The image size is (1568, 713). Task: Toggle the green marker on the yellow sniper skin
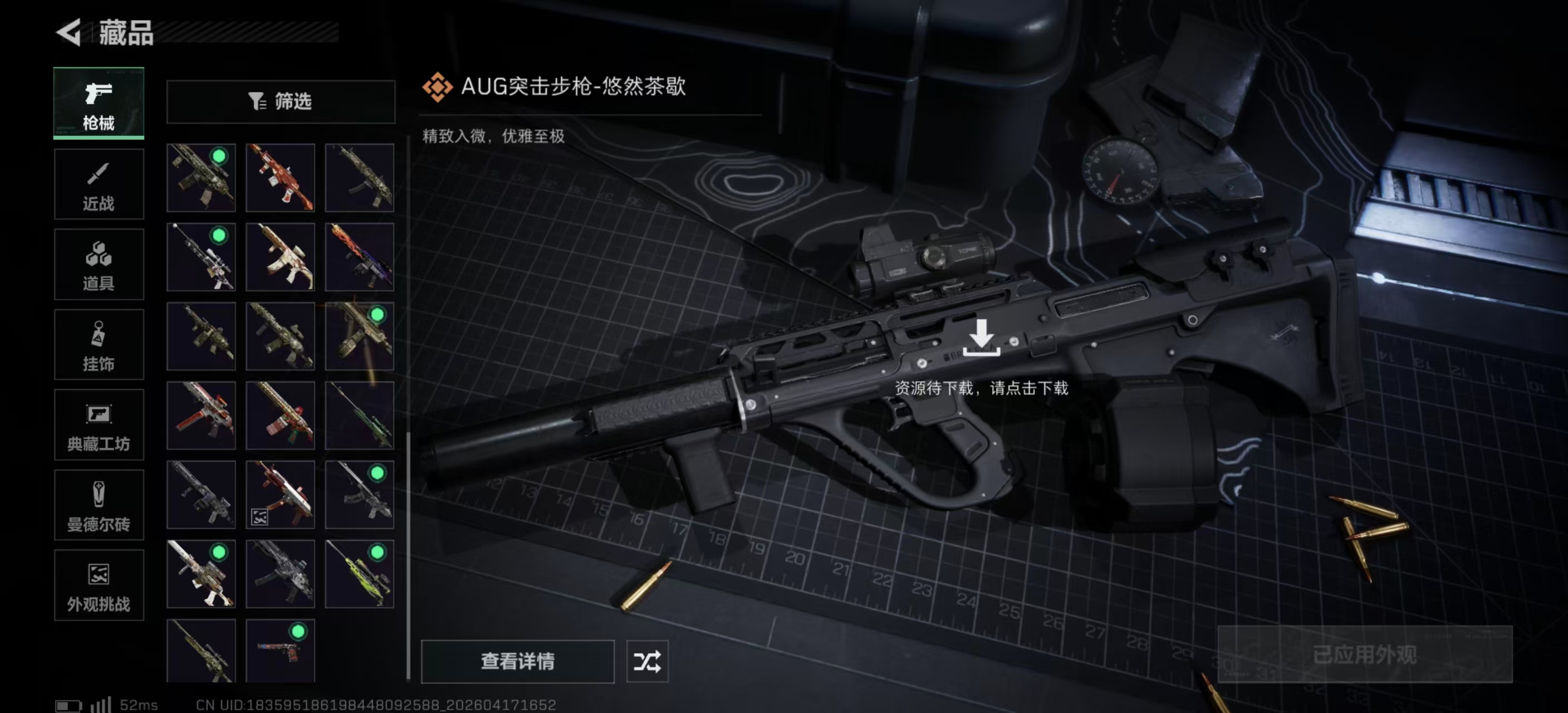[378, 553]
